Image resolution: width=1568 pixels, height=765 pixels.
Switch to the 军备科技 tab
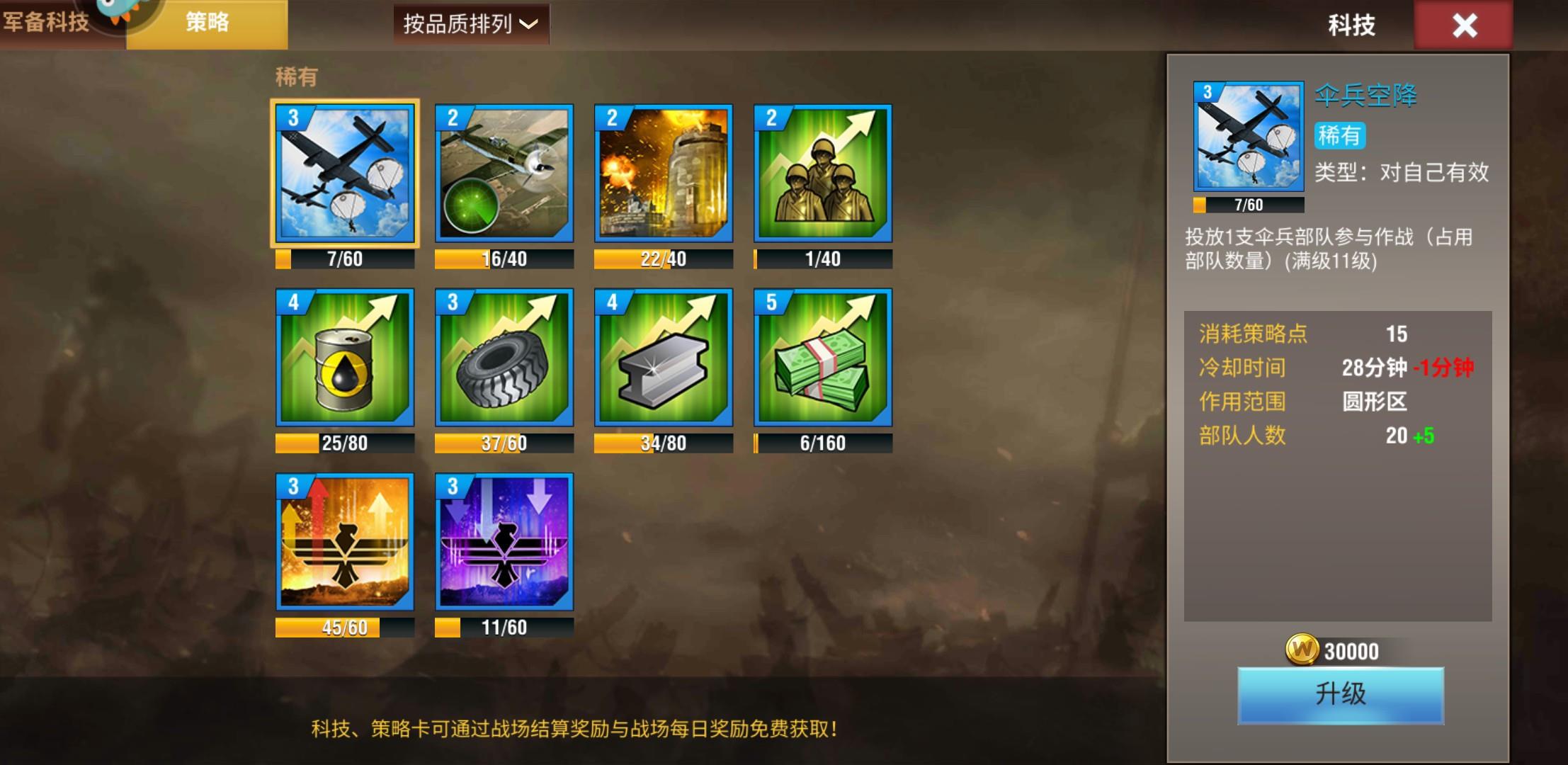47,23
